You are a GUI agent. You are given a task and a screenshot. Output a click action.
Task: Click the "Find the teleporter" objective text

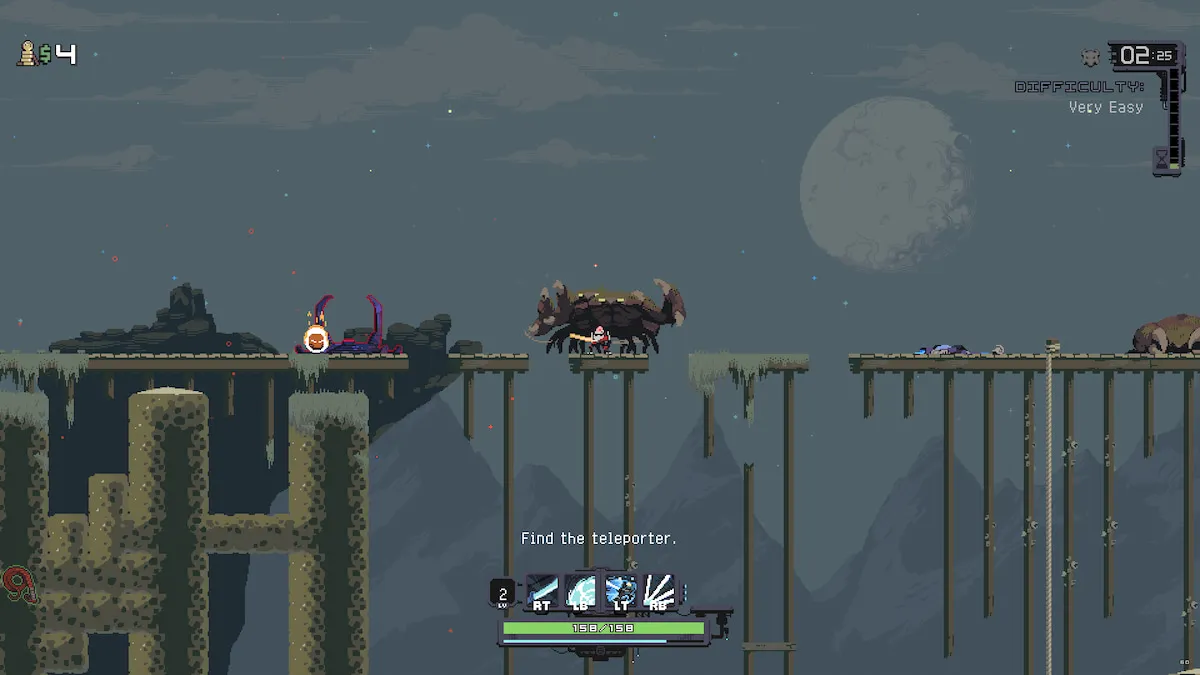[x=599, y=539]
